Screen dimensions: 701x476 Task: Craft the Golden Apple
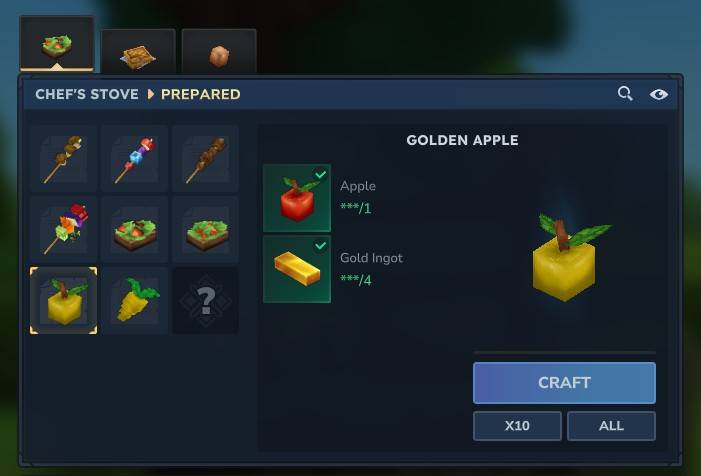click(564, 383)
